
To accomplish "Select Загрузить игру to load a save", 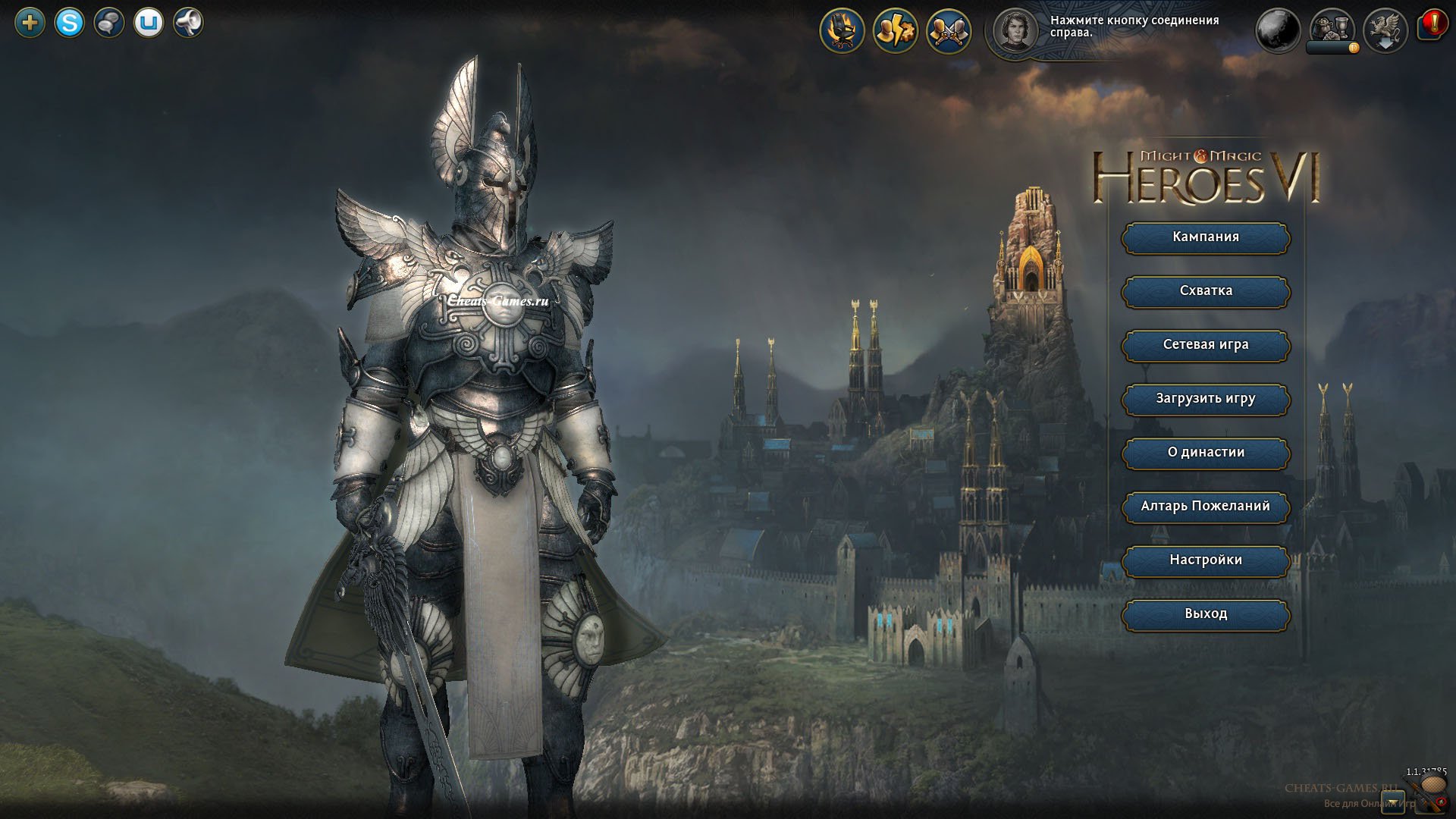I will pos(1206,399).
